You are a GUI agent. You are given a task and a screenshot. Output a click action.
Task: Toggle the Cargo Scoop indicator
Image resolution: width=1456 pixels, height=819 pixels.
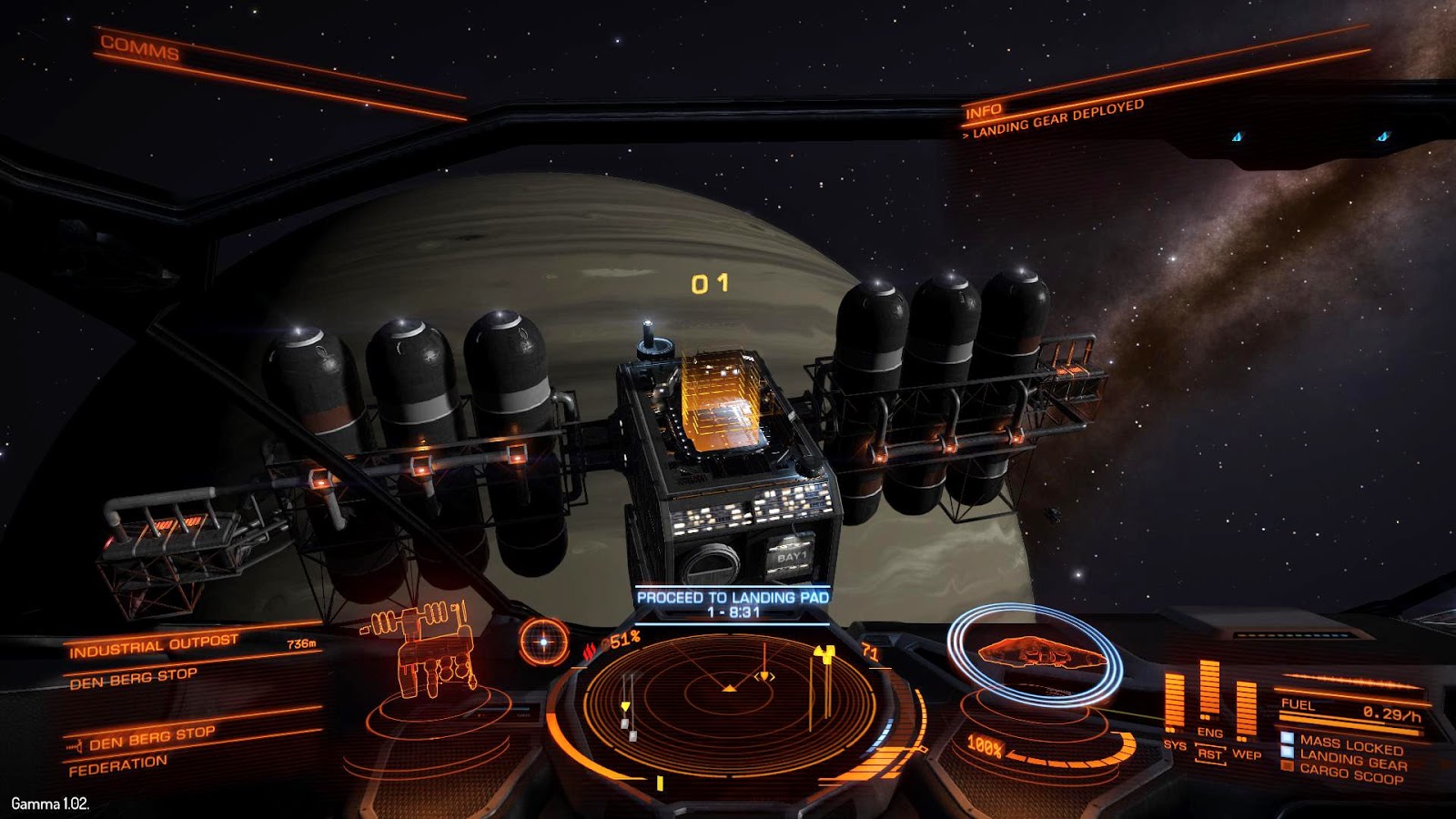[1350, 774]
